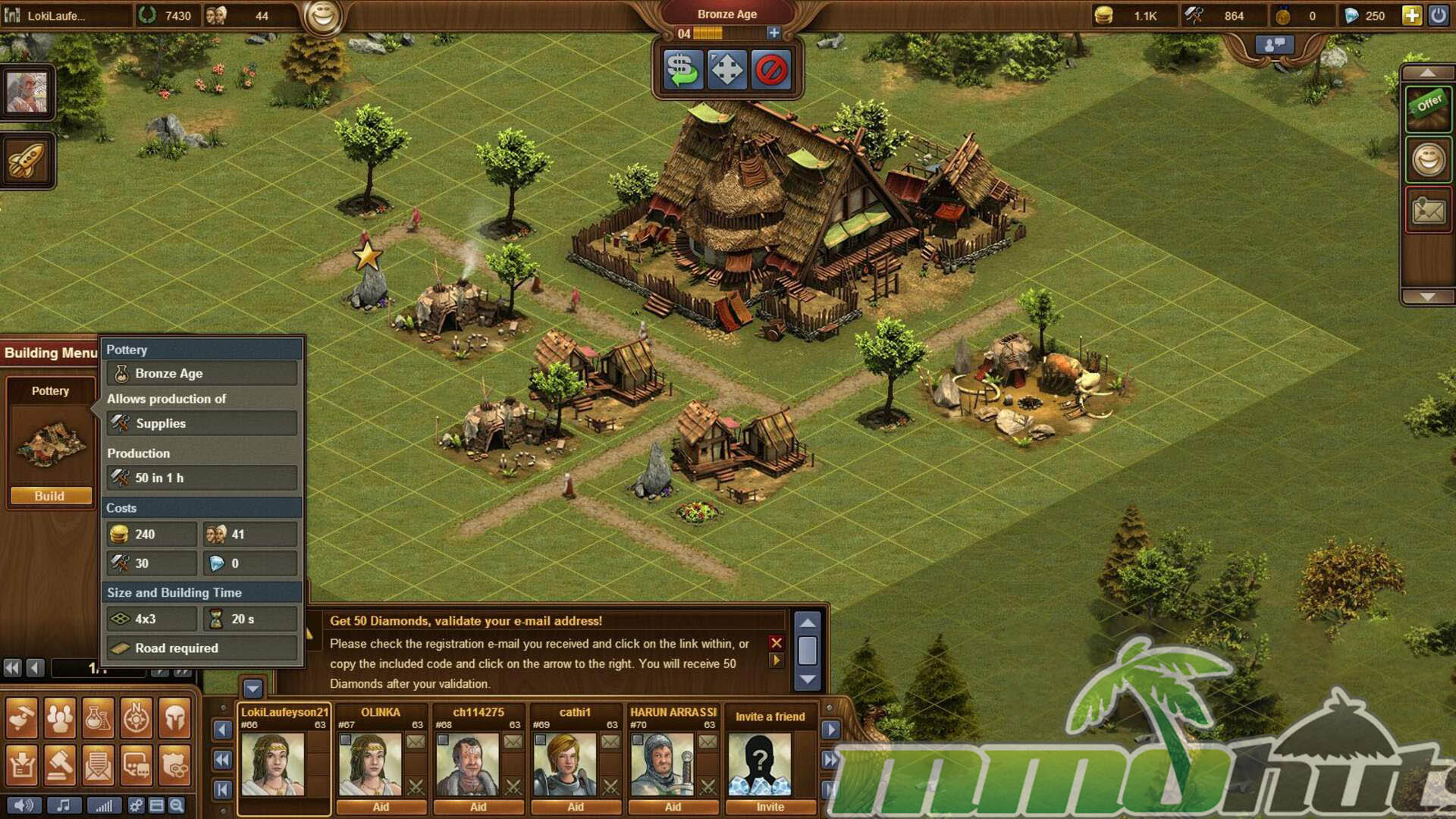Open the research flask menu
Screen dimensions: 1456x819
[98, 717]
